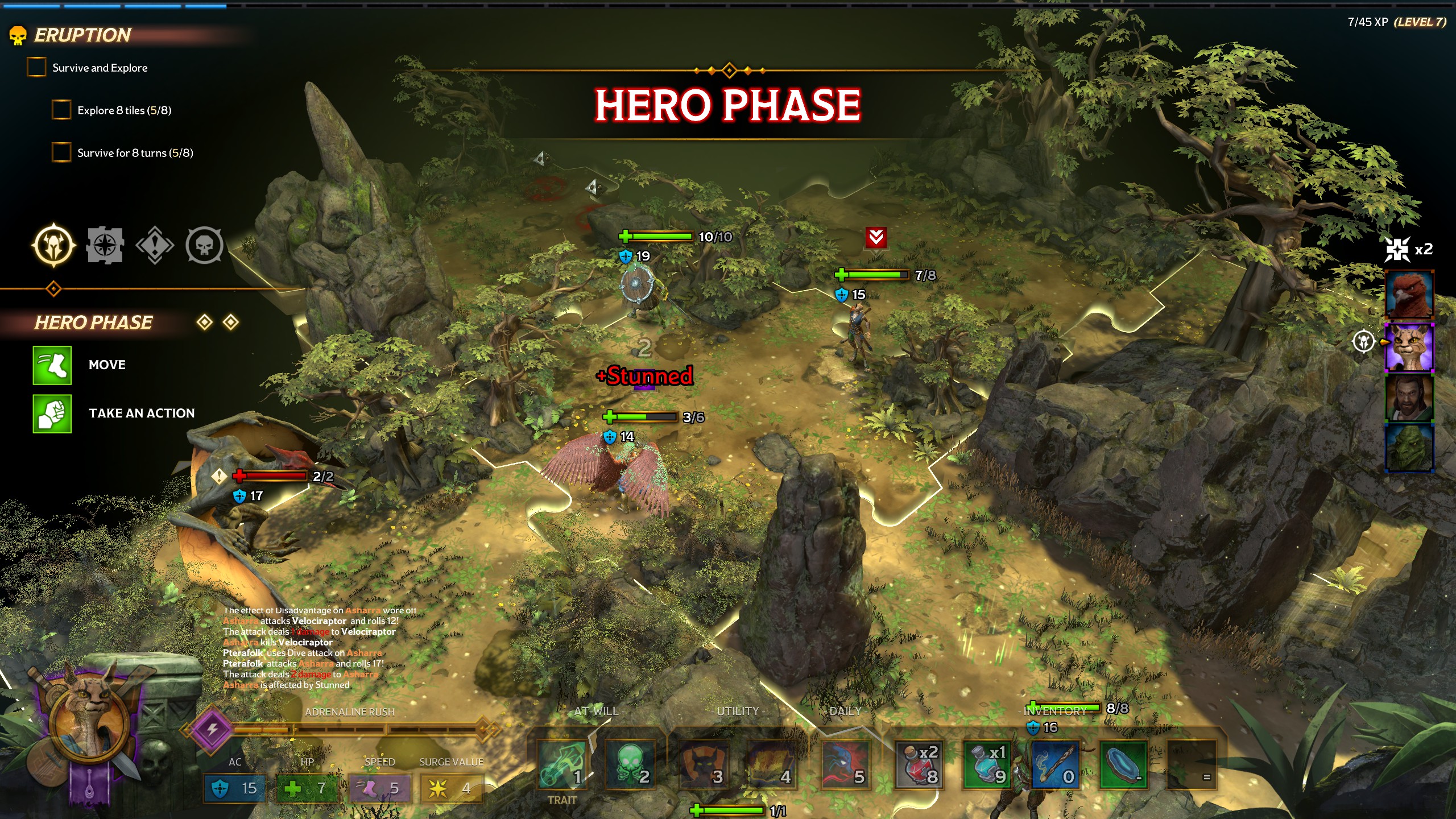Select the cat-creature utility ability in slot 3

(x=704, y=765)
